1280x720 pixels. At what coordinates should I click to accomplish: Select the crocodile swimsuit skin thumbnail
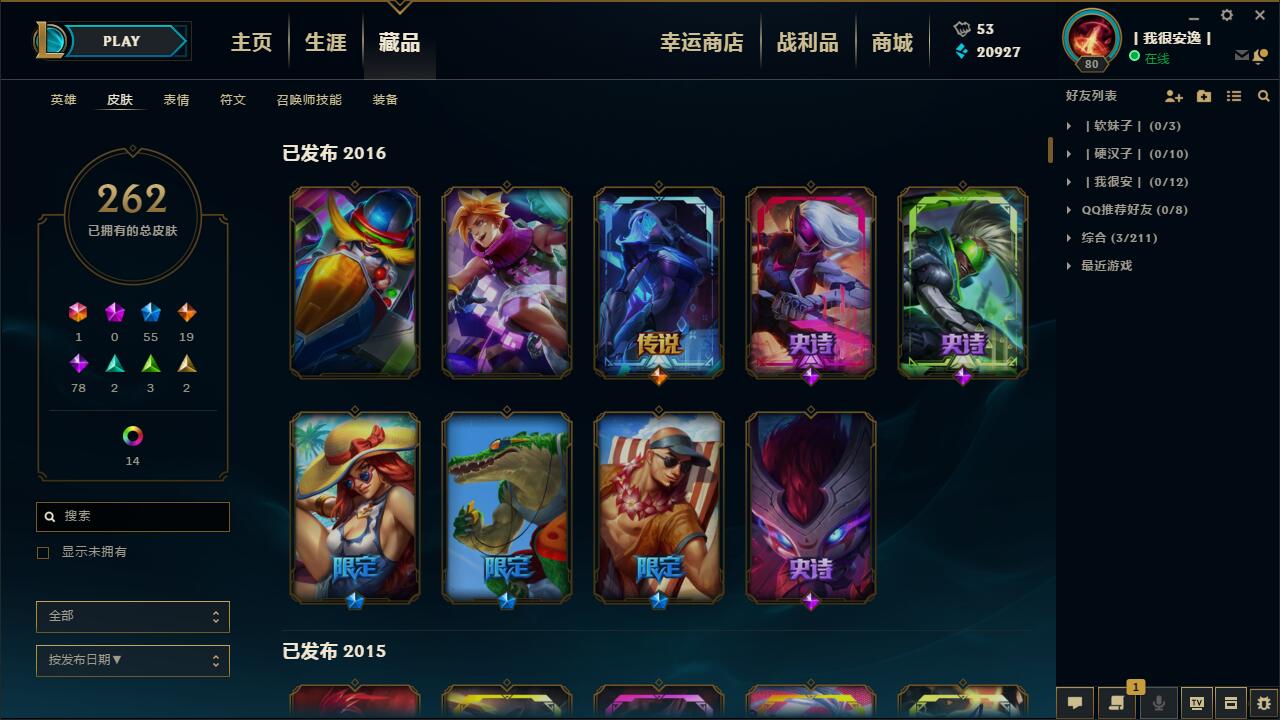[x=507, y=507]
